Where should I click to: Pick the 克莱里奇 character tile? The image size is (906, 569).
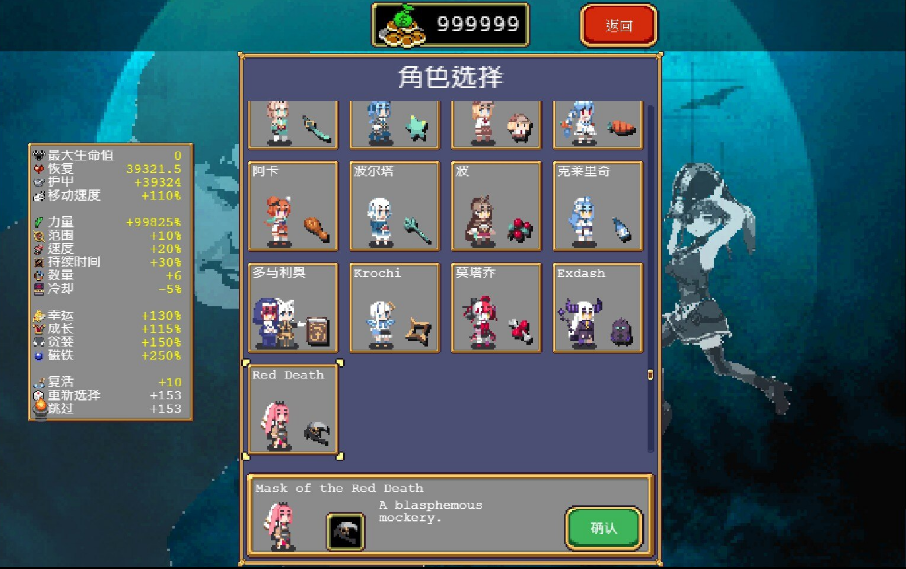tap(597, 206)
